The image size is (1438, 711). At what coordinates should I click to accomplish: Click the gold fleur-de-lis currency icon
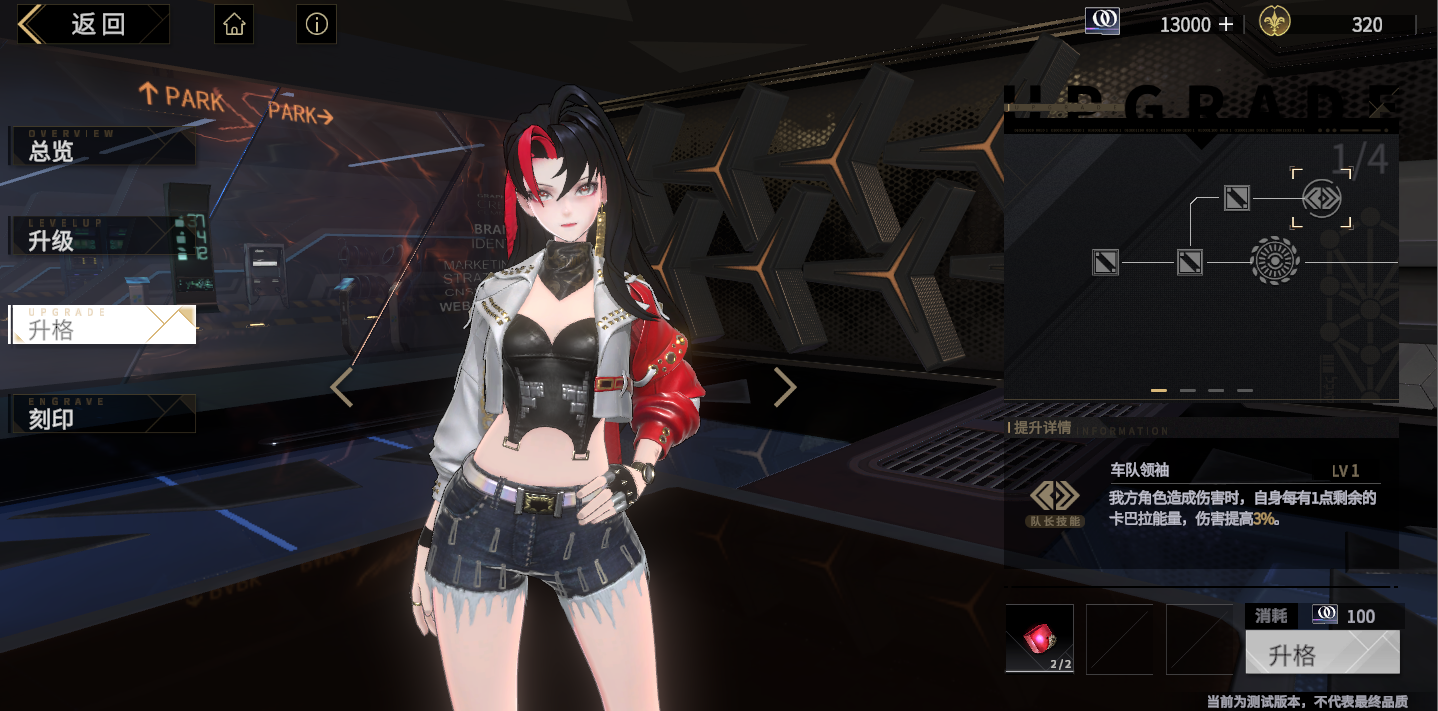click(1274, 22)
